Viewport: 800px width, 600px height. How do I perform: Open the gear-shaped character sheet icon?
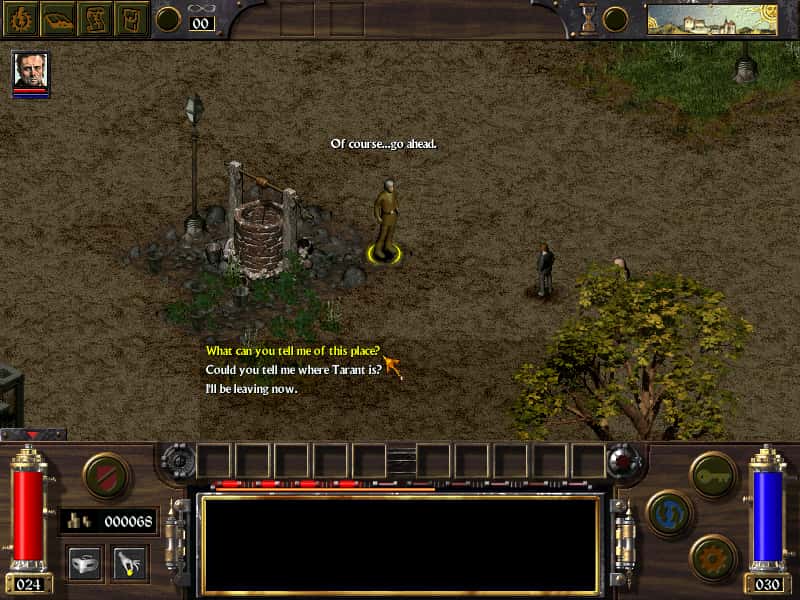(x=21, y=18)
